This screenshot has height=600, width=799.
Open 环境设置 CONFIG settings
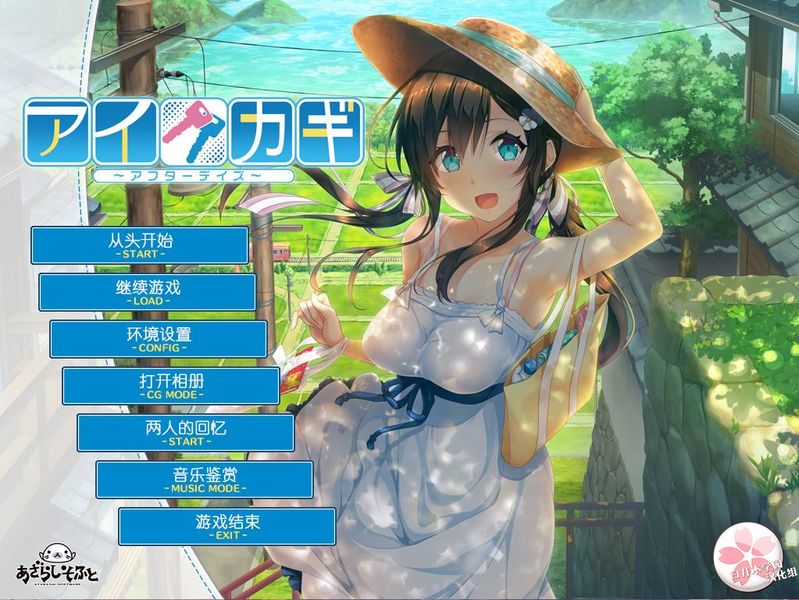click(159, 339)
